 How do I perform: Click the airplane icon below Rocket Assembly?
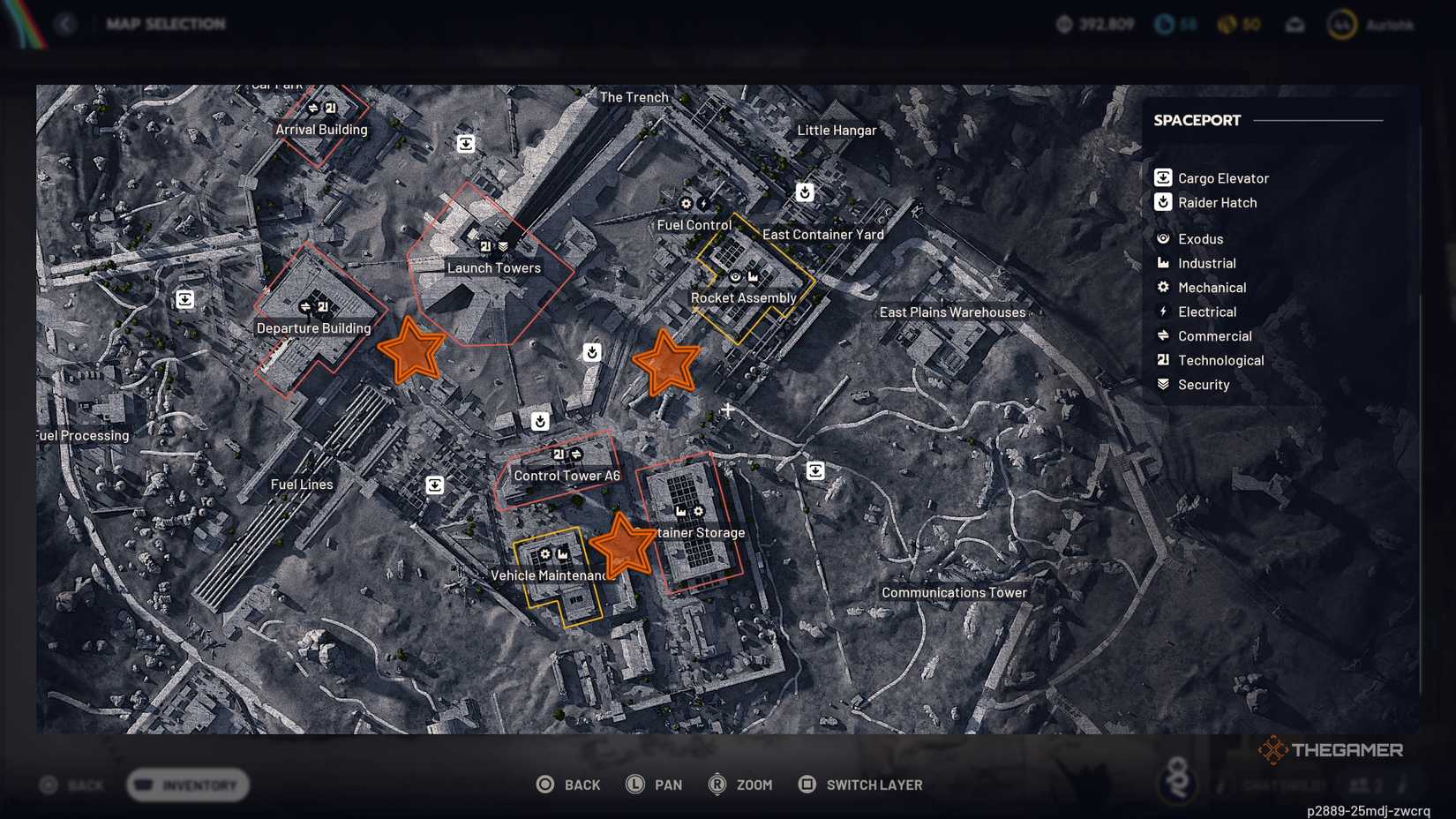pos(727,409)
